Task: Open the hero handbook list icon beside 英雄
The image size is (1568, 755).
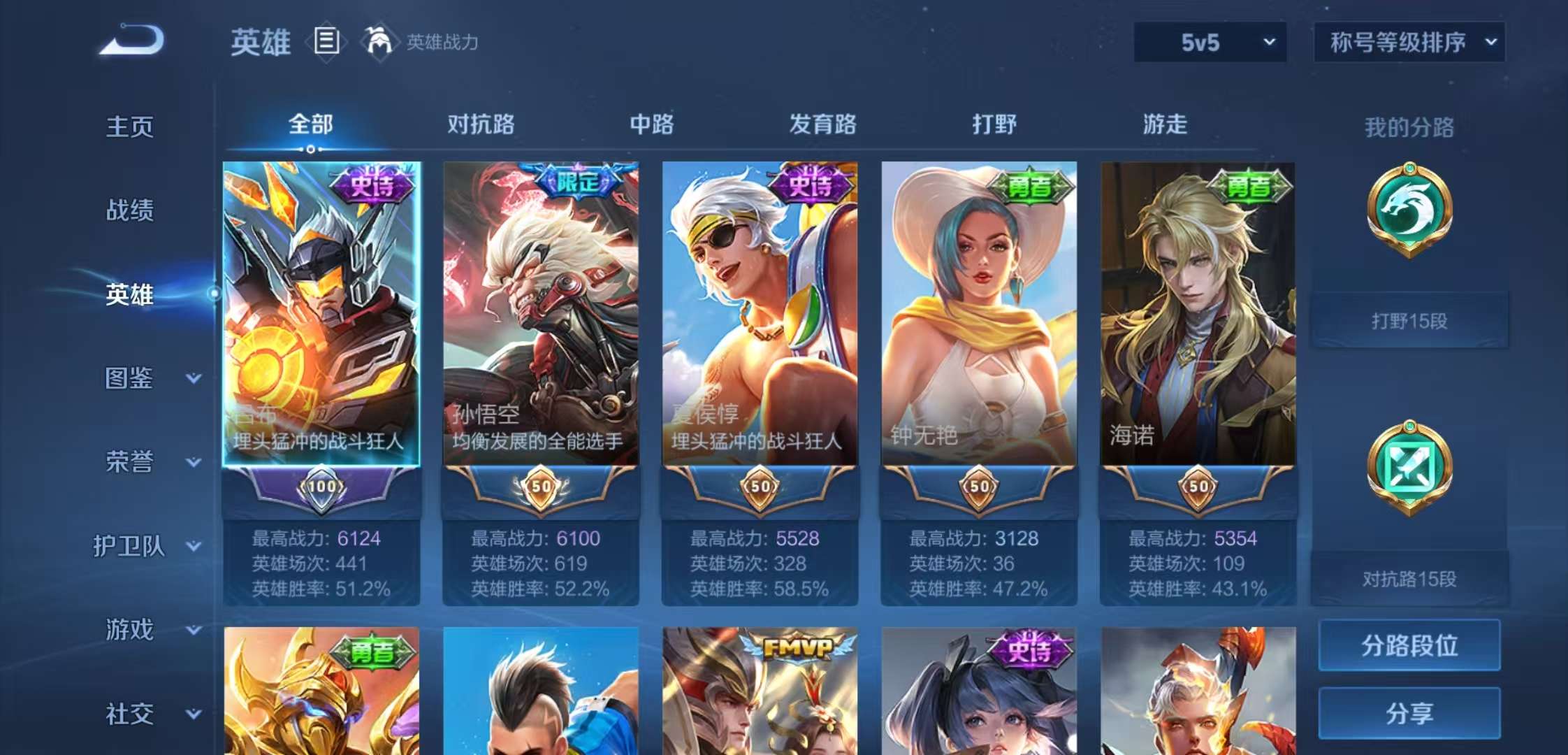Action: pos(327,41)
